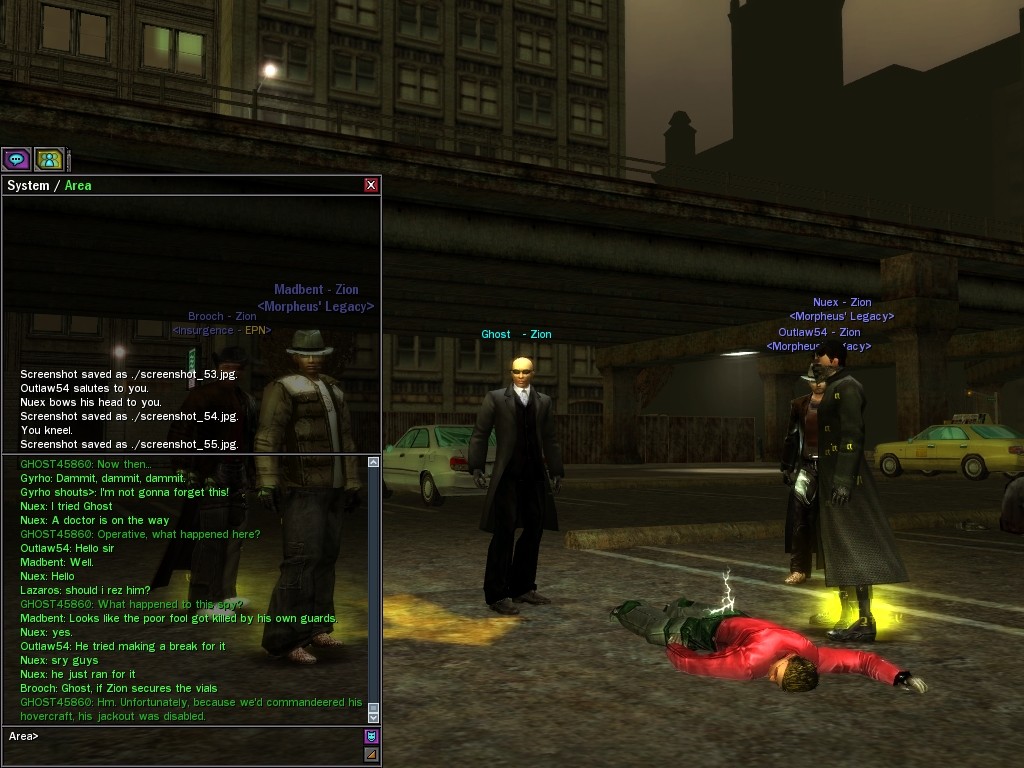This screenshot has width=1024, height=768.
Task: Open the blue mask emote icon
Action: [x=371, y=736]
